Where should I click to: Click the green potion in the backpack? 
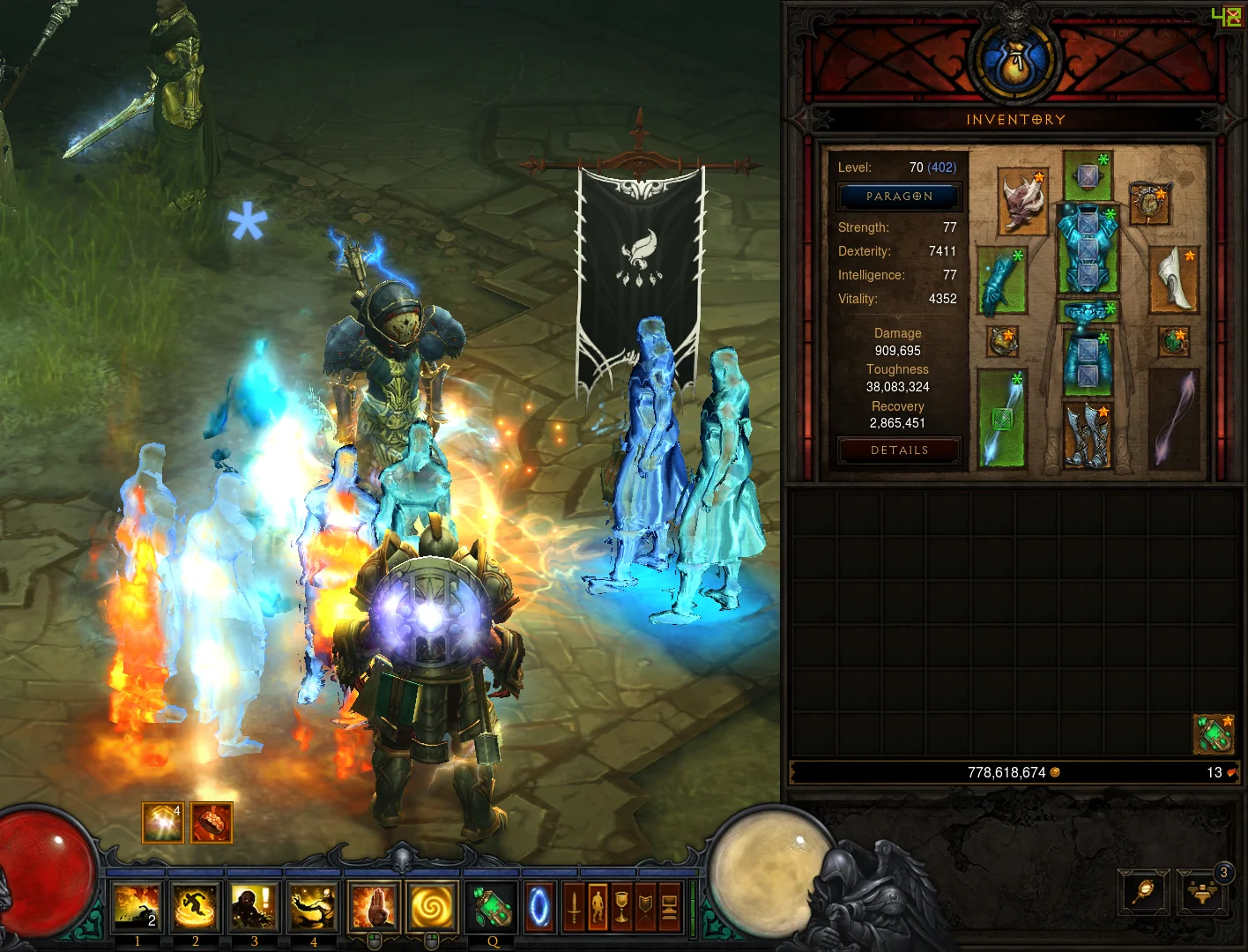point(1214,734)
